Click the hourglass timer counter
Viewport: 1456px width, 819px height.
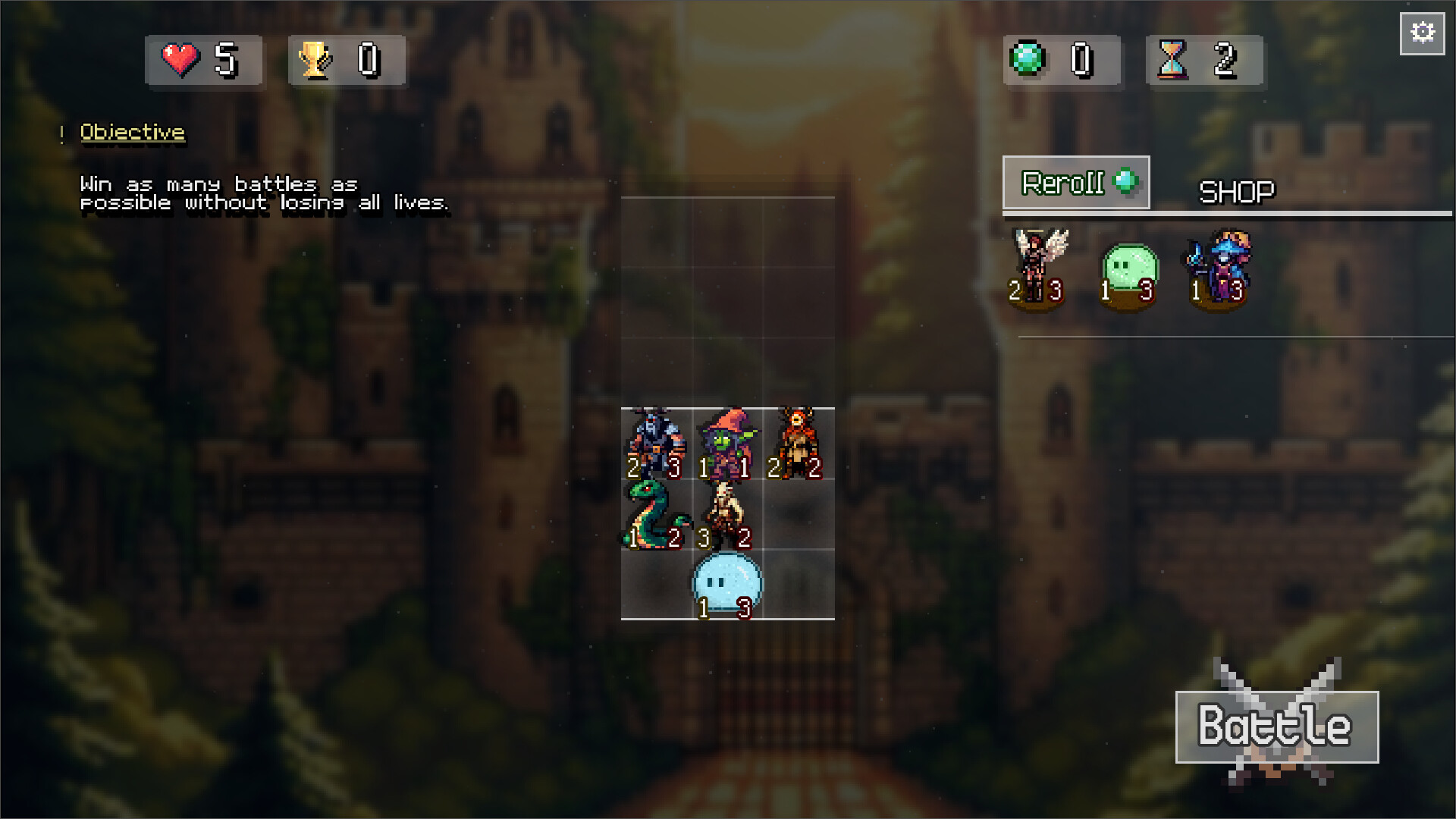point(1174,61)
